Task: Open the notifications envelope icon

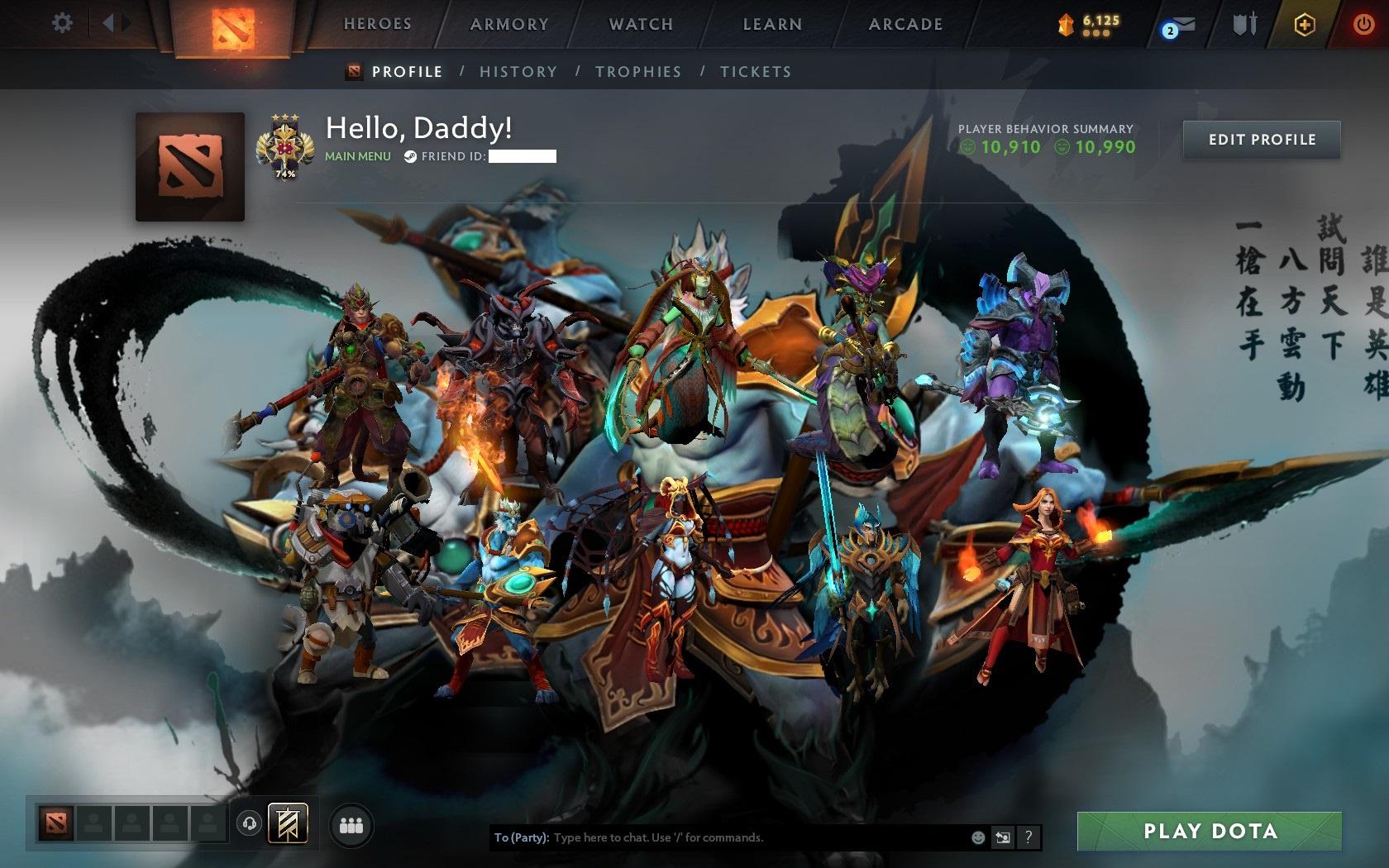Action: (1177, 25)
